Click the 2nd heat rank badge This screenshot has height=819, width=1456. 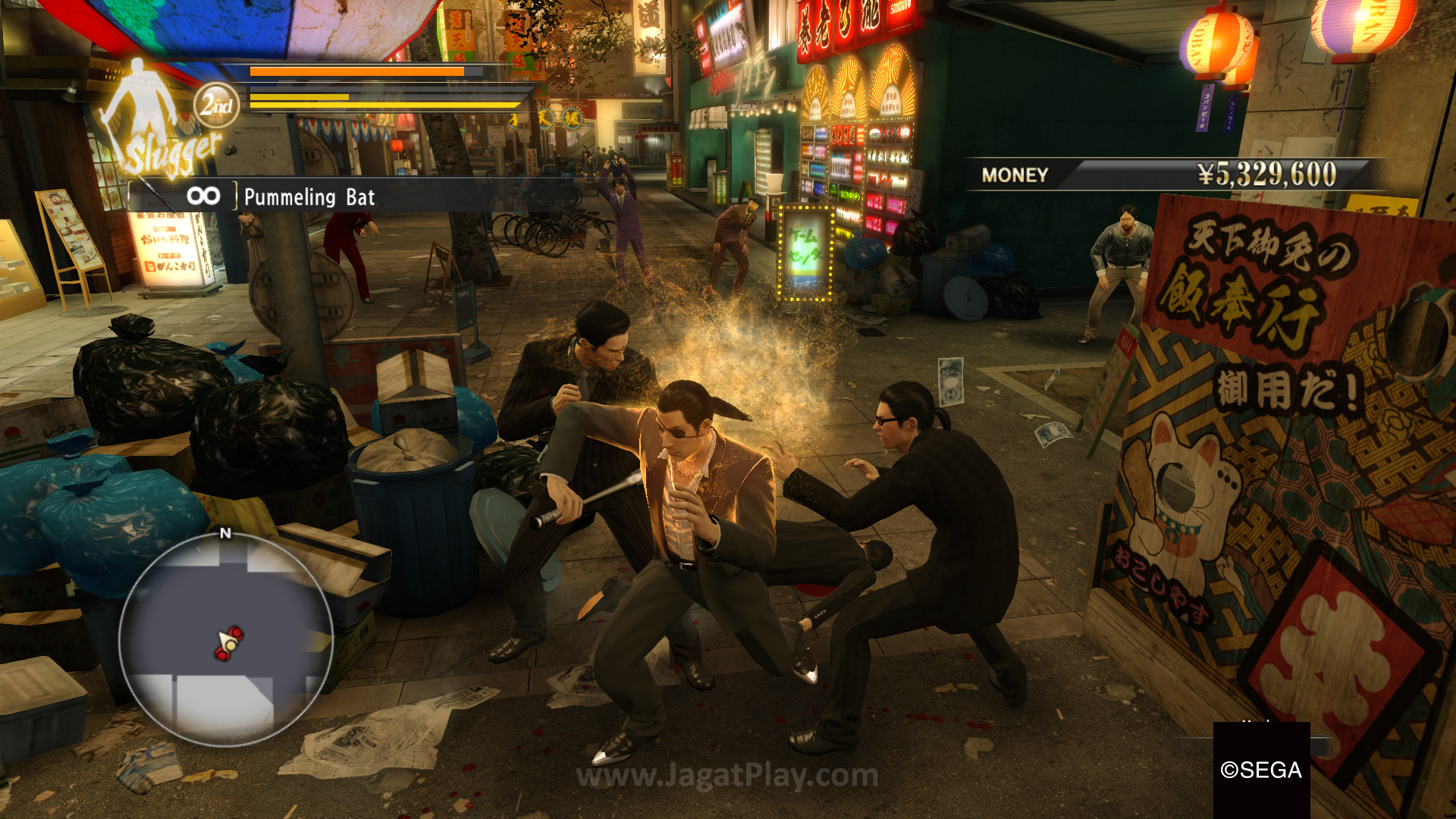(217, 105)
